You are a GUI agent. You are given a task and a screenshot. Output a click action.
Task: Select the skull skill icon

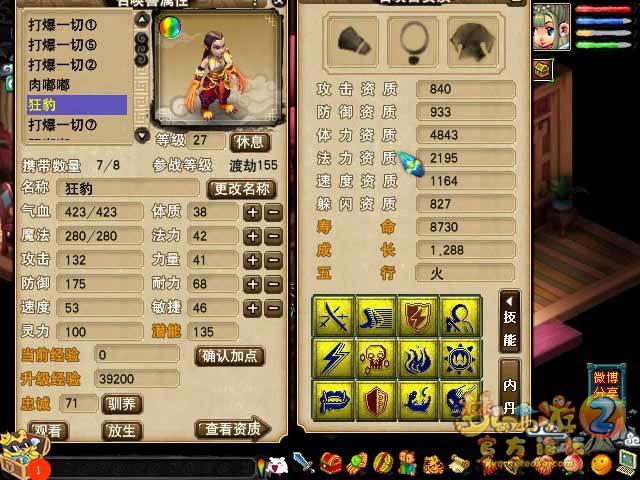coord(375,358)
